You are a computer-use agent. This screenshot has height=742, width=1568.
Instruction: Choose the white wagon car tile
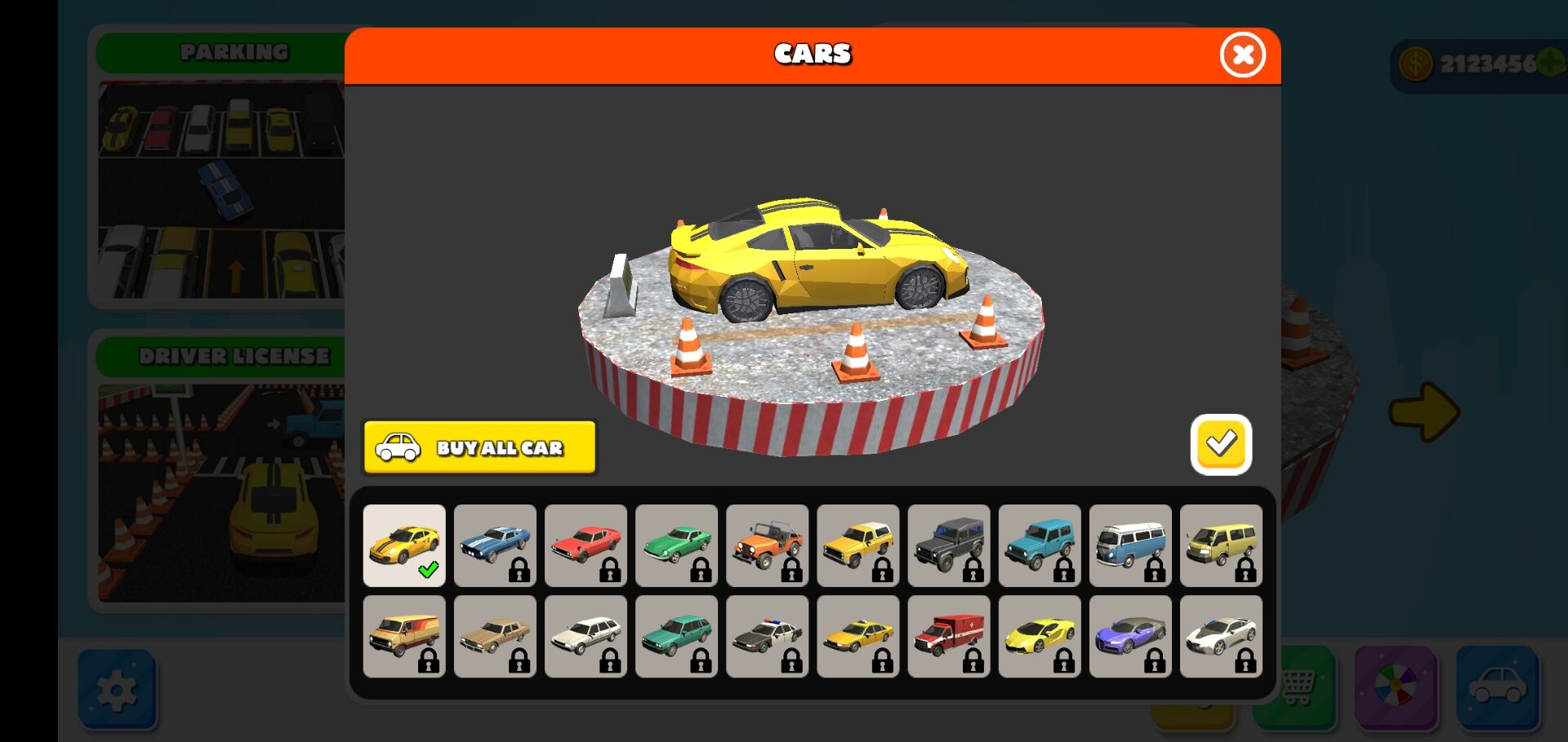point(586,636)
